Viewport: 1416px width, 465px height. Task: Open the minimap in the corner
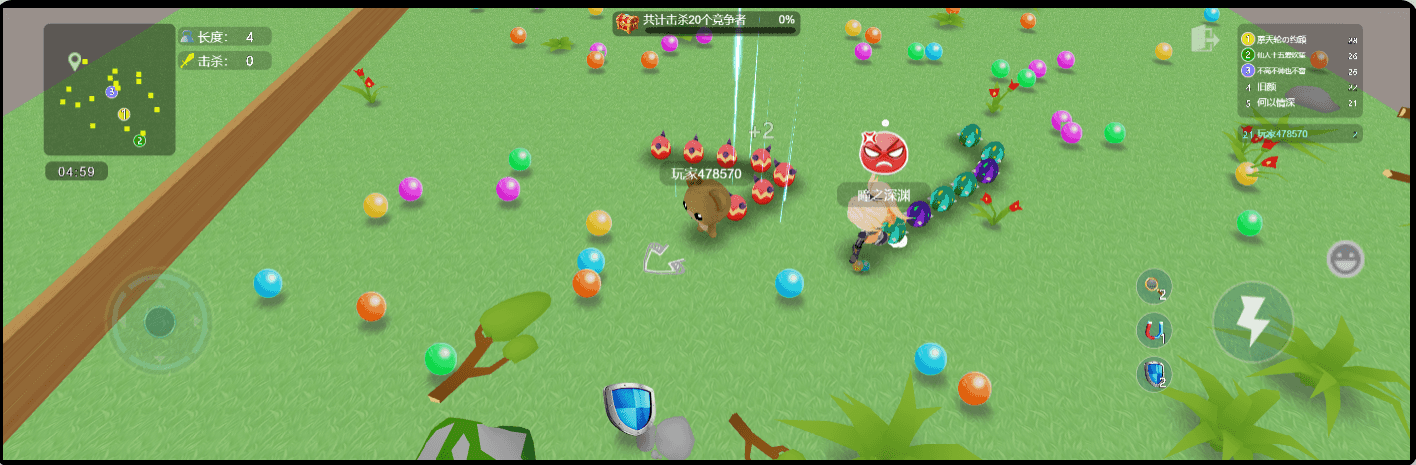pos(110,90)
